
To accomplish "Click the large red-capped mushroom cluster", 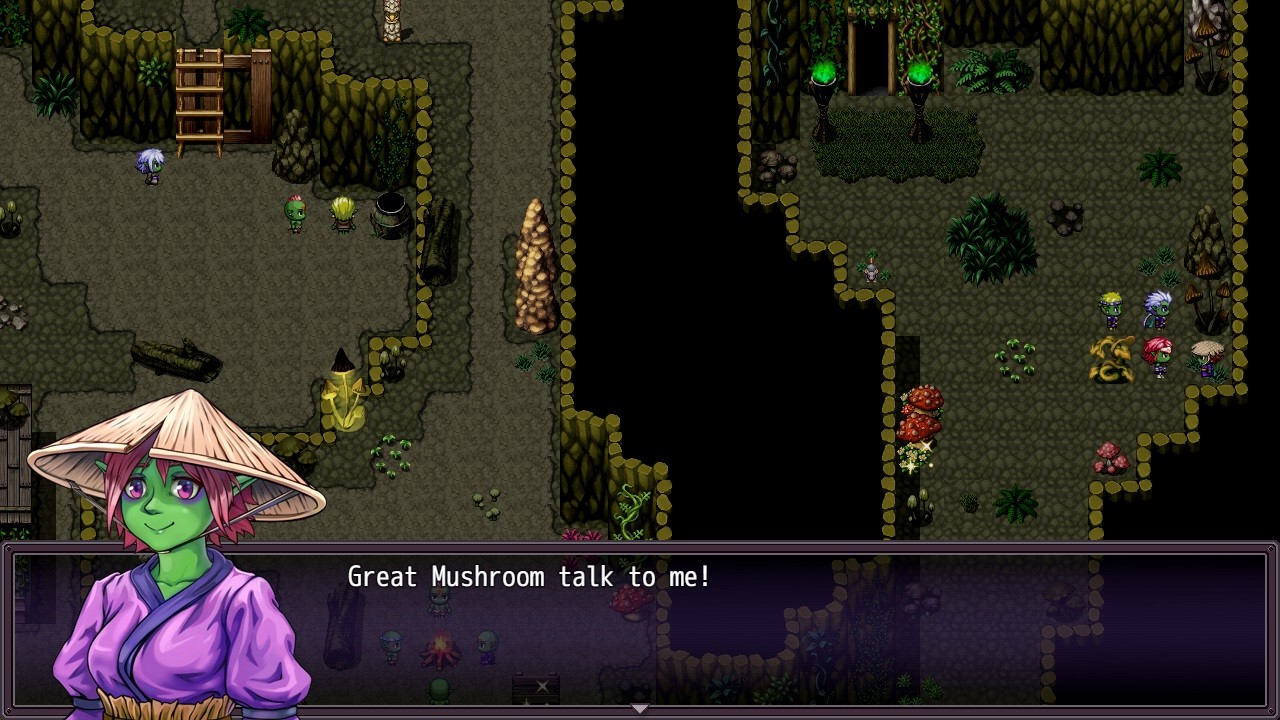I will 922,410.
